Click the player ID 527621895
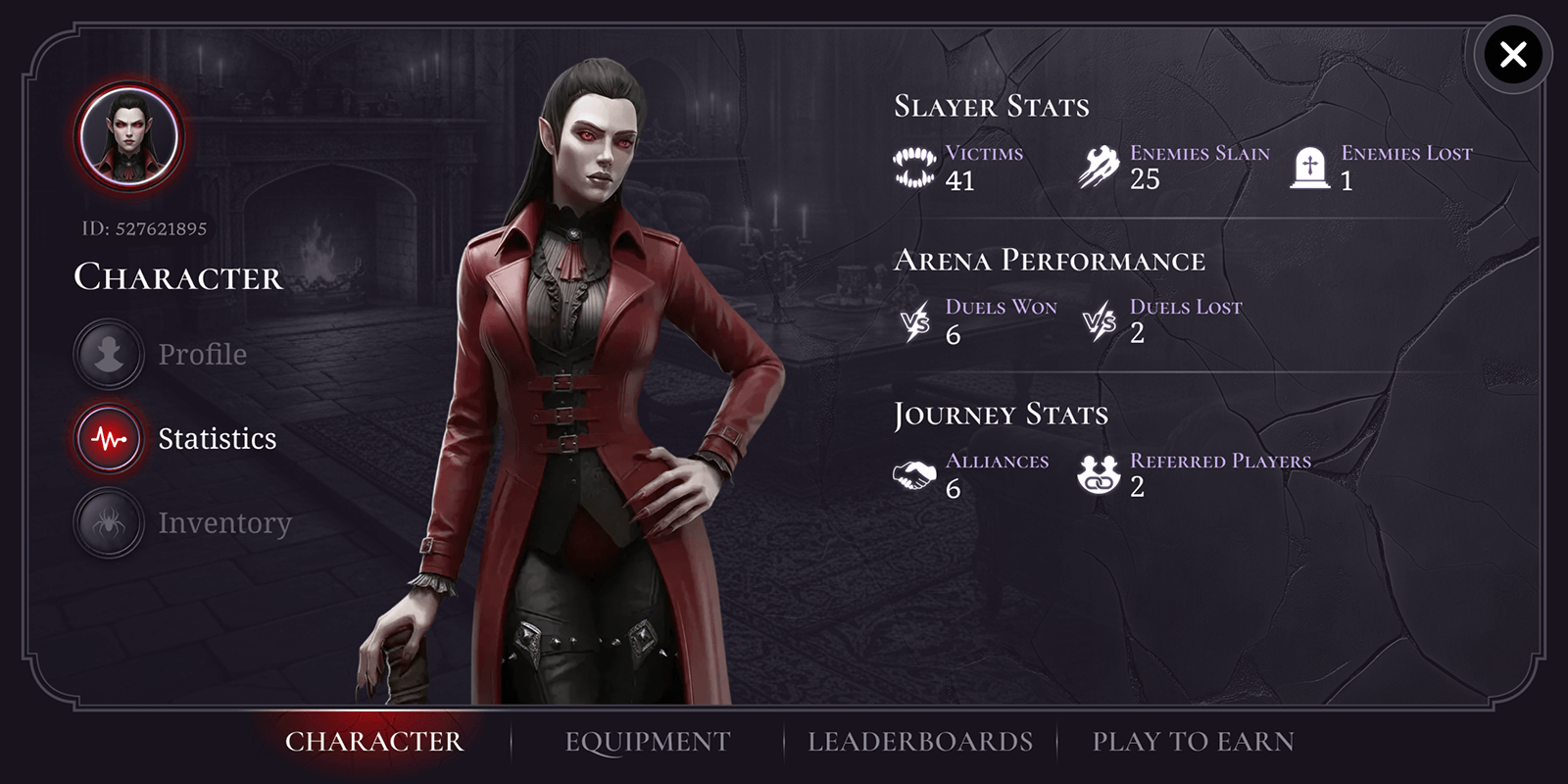The width and height of the screenshot is (1568, 784). (x=147, y=226)
